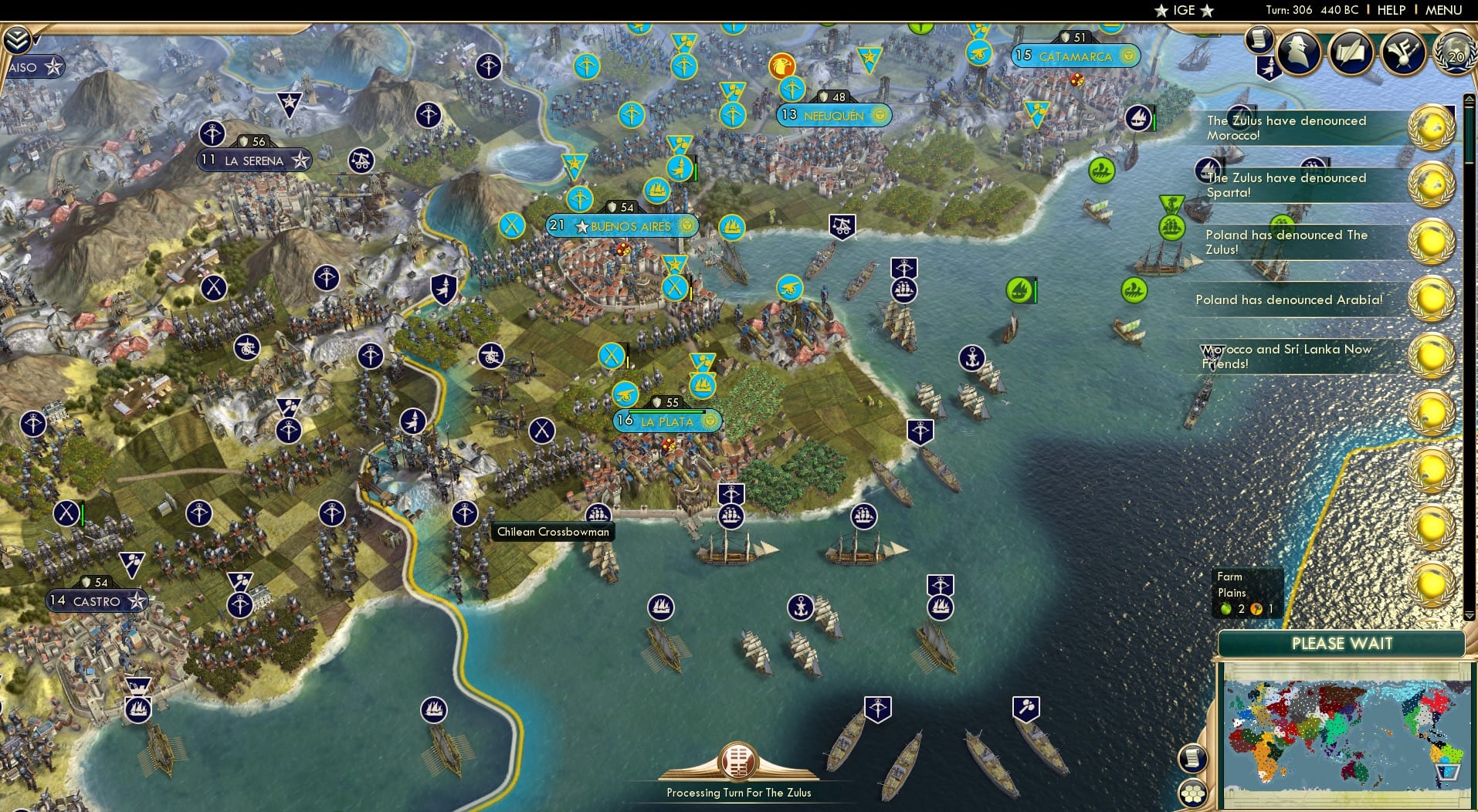Open the MENU
The image size is (1478, 812).
click(x=1446, y=10)
